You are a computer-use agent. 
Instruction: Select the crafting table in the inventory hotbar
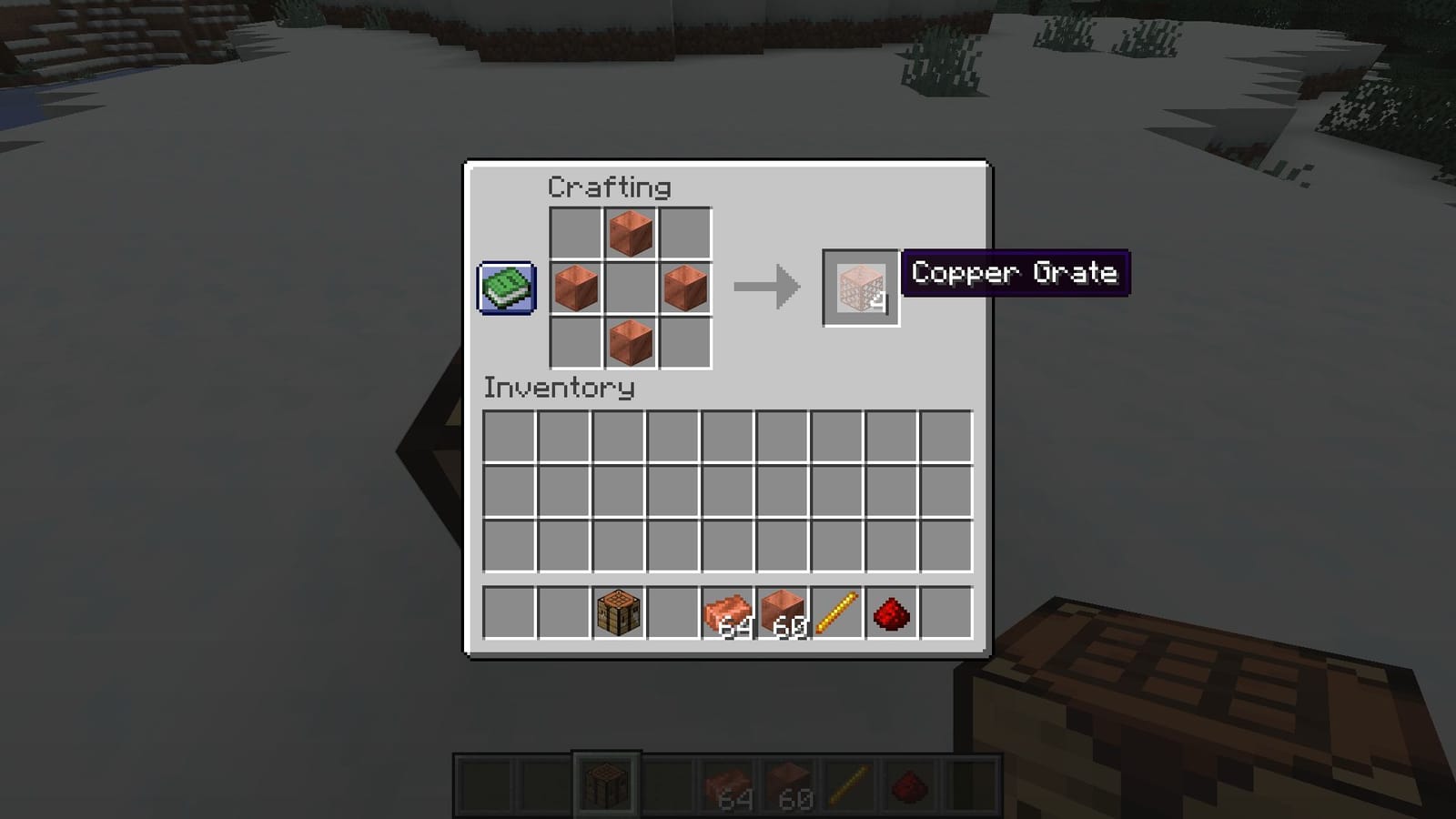[618, 612]
